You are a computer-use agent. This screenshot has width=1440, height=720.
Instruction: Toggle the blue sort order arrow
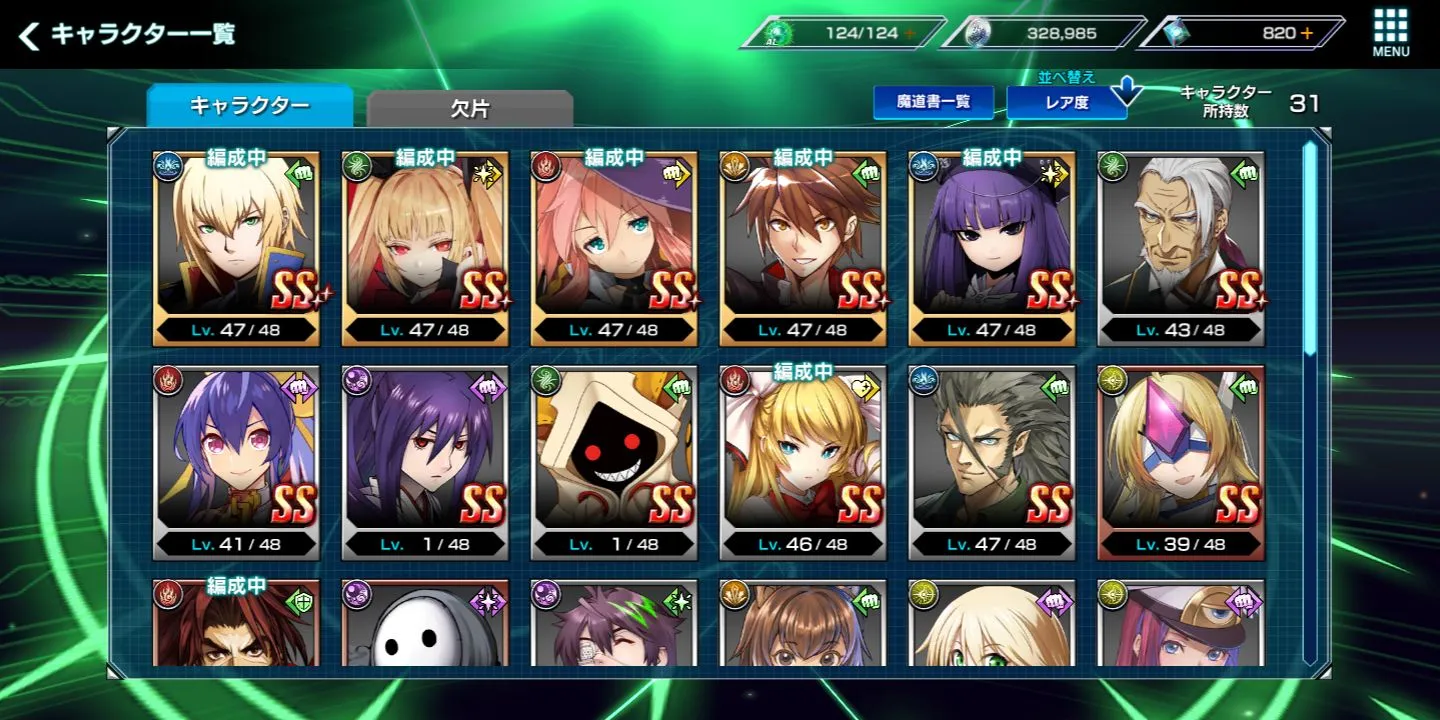click(1127, 92)
